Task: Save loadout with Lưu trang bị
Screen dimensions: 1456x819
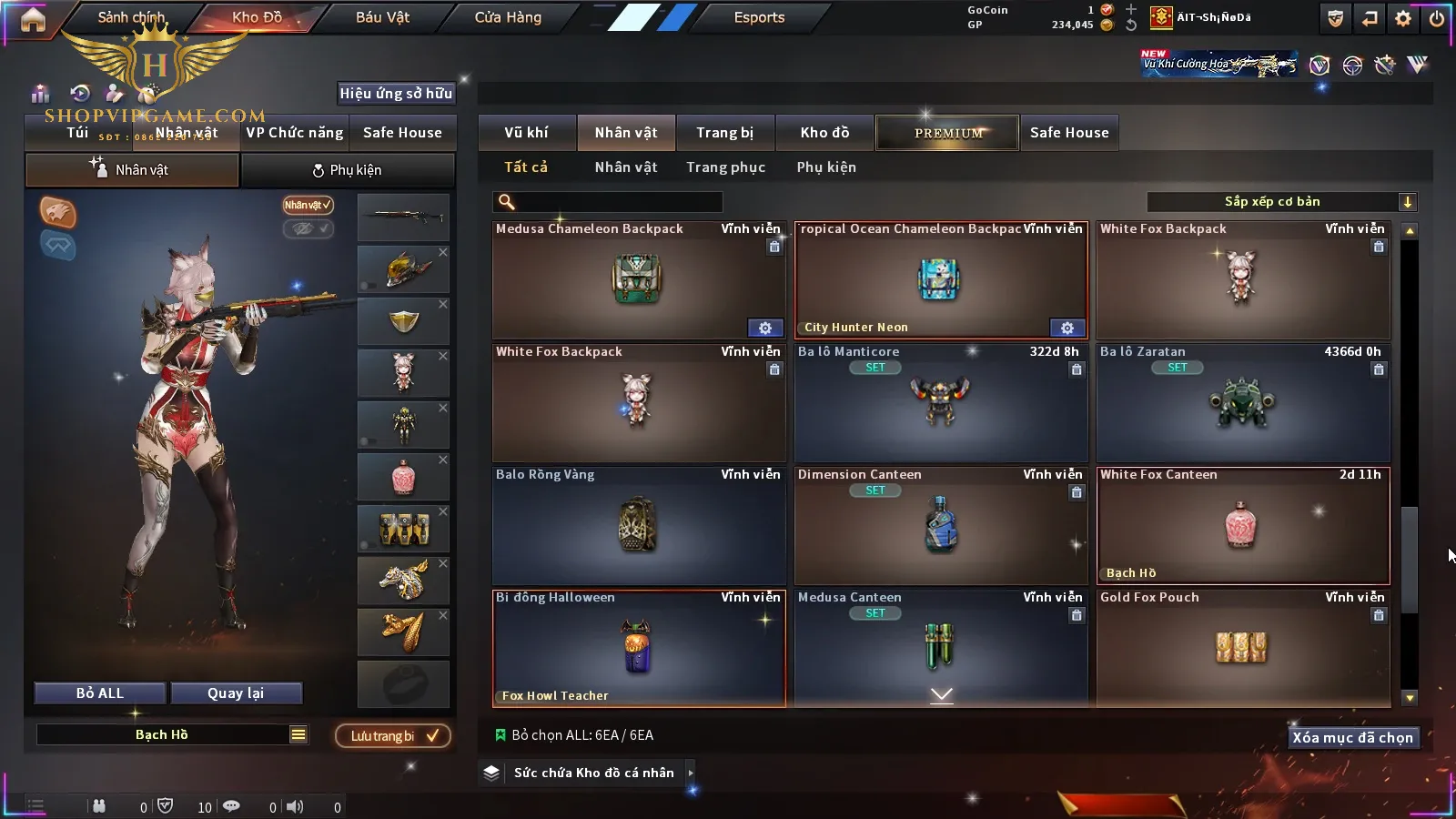Action: (x=393, y=736)
